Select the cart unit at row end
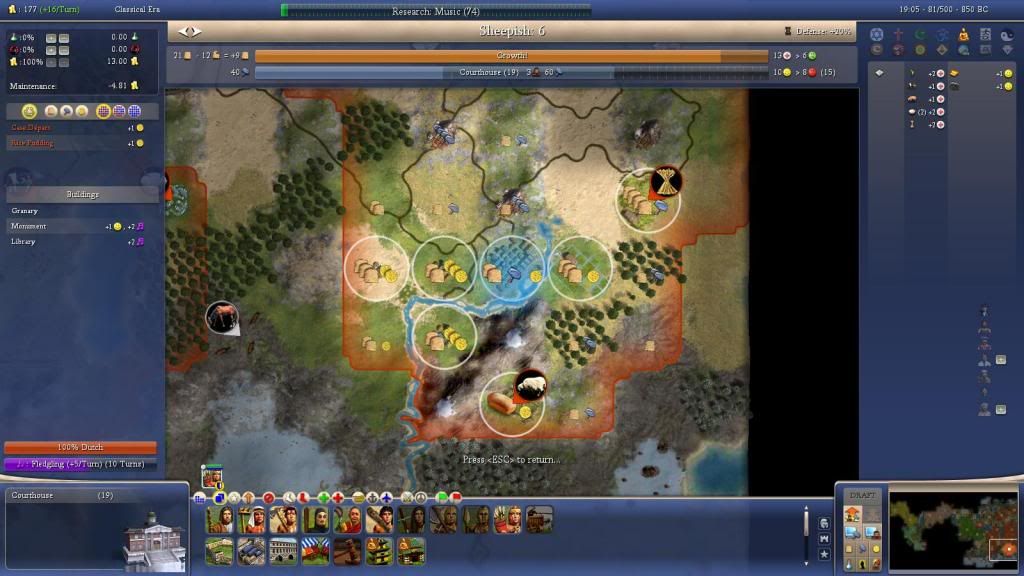The image size is (1024, 576). (539, 520)
